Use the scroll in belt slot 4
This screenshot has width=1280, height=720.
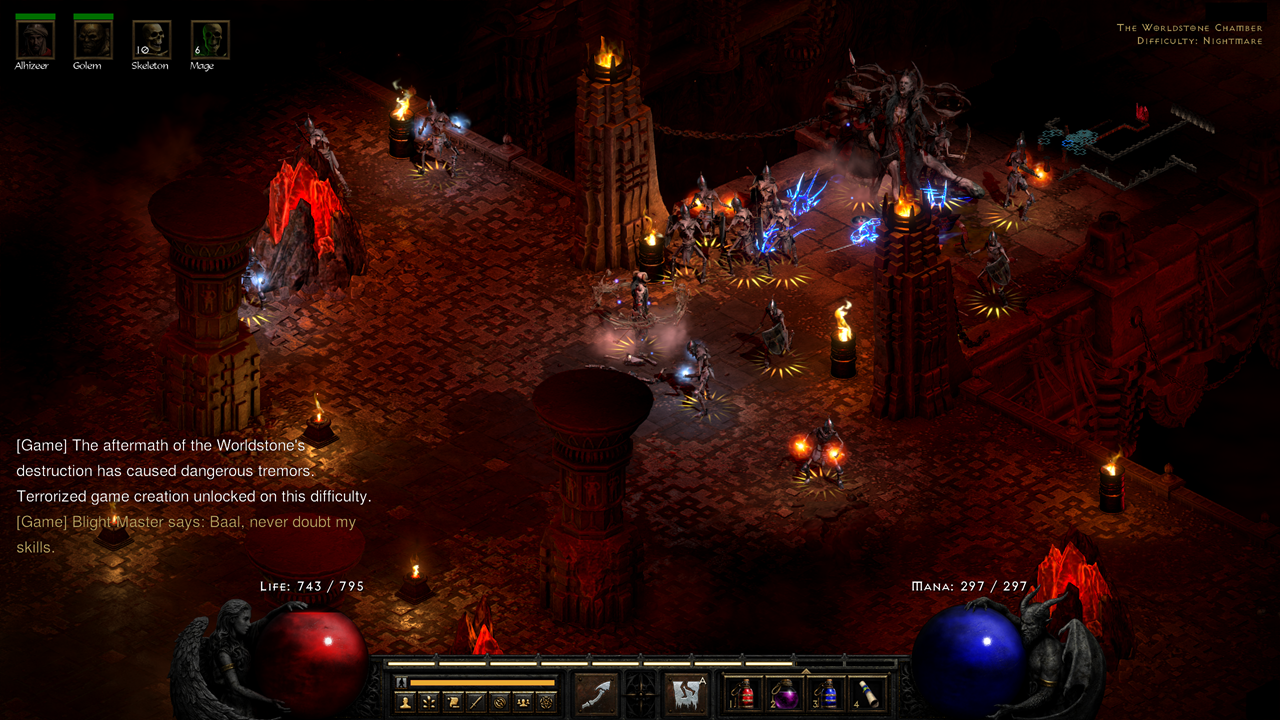[x=869, y=697]
